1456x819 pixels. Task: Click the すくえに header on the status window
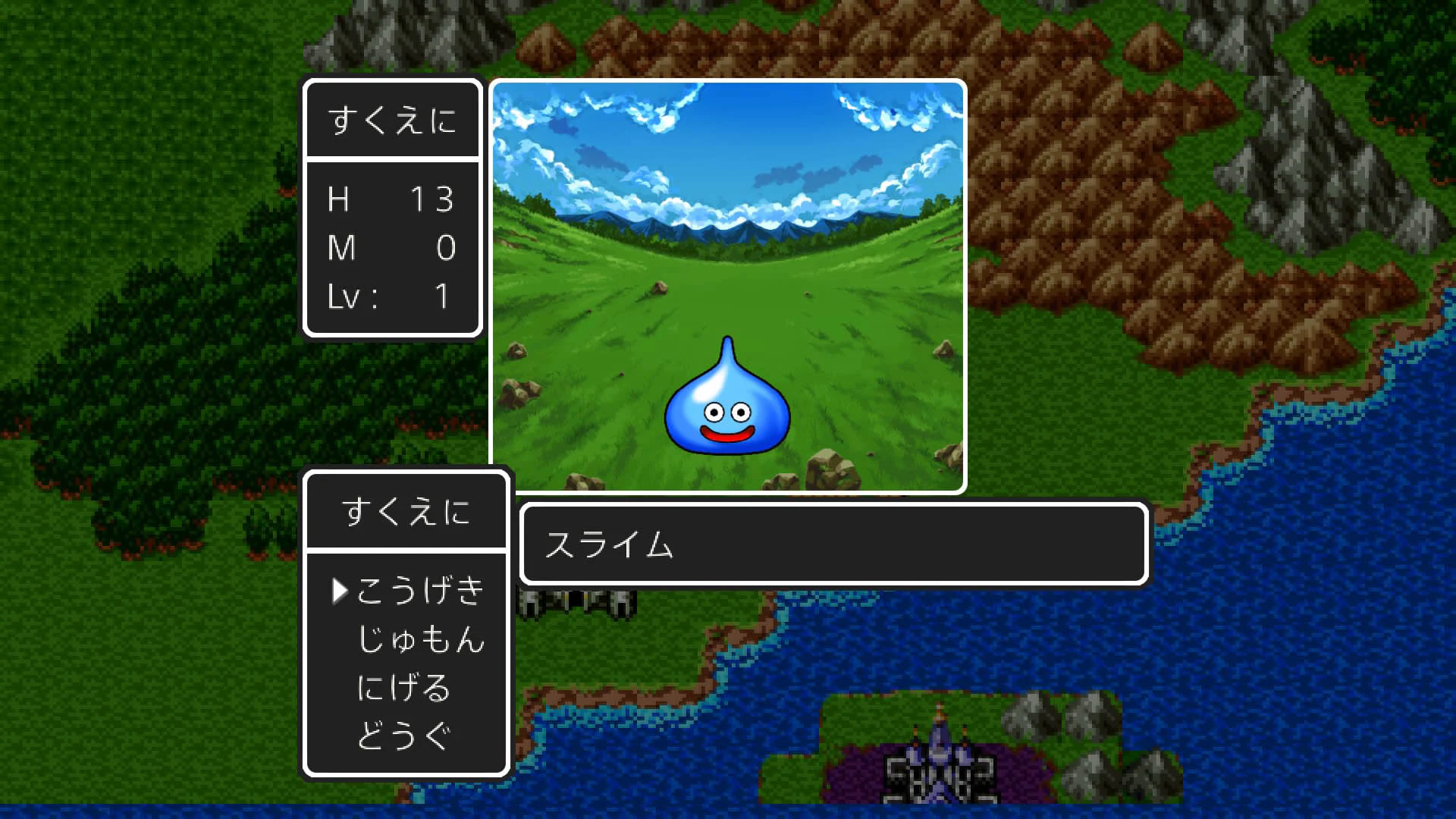point(392,118)
